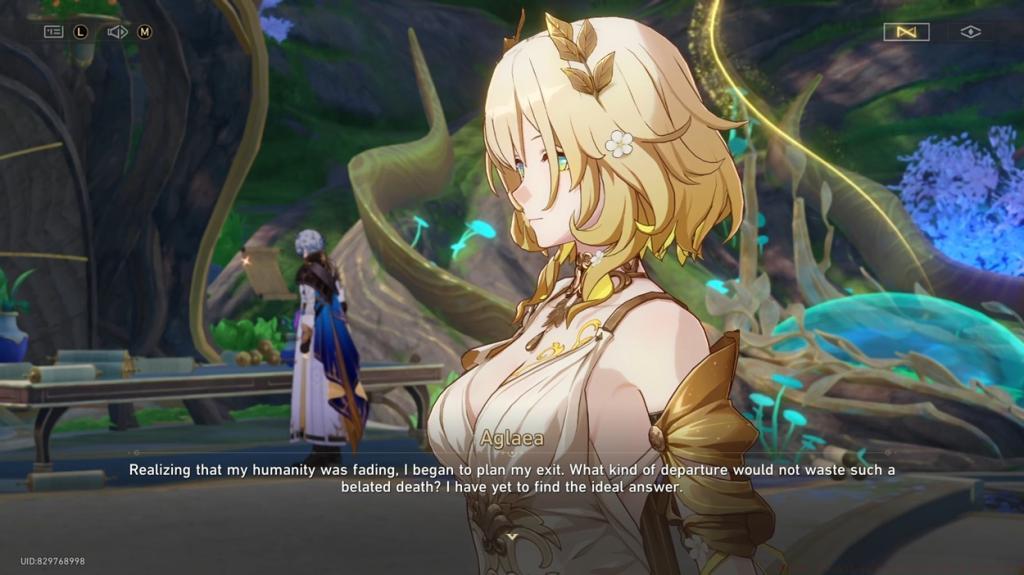Hide the interface with the eye icon
The height and width of the screenshot is (575, 1024).
(x=970, y=32)
